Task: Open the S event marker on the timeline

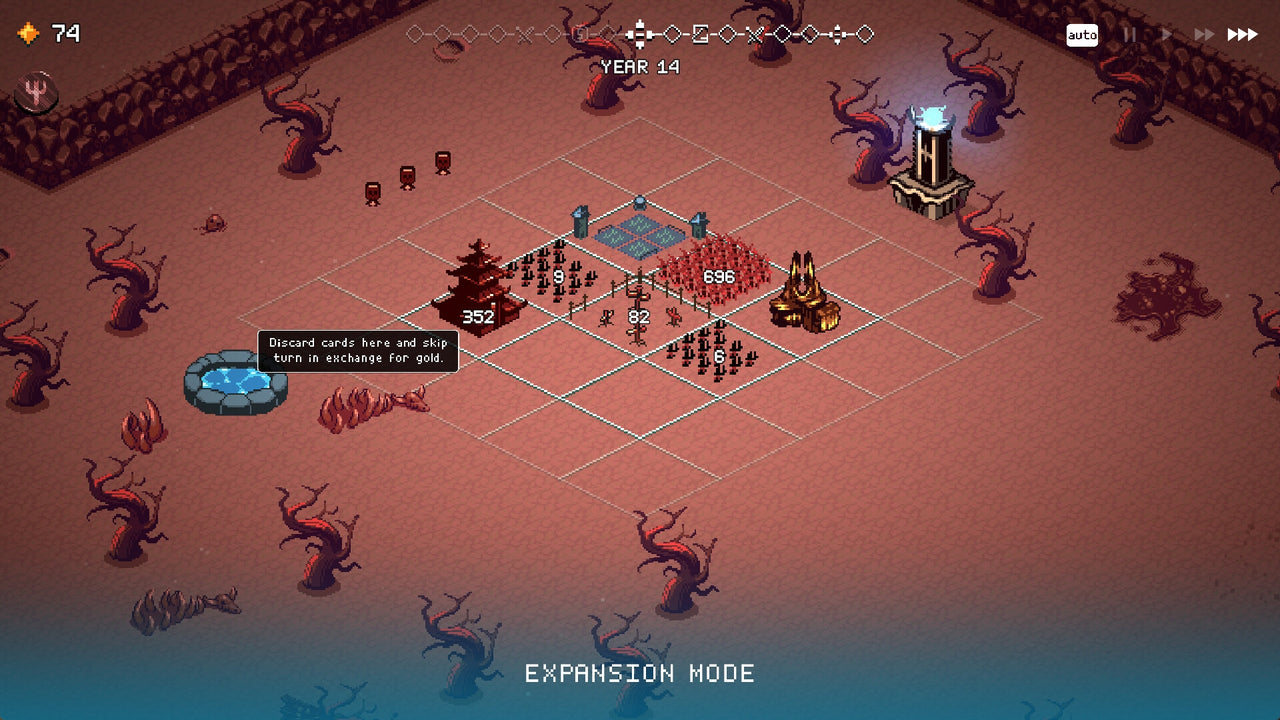Action: (x=578, y=33)
